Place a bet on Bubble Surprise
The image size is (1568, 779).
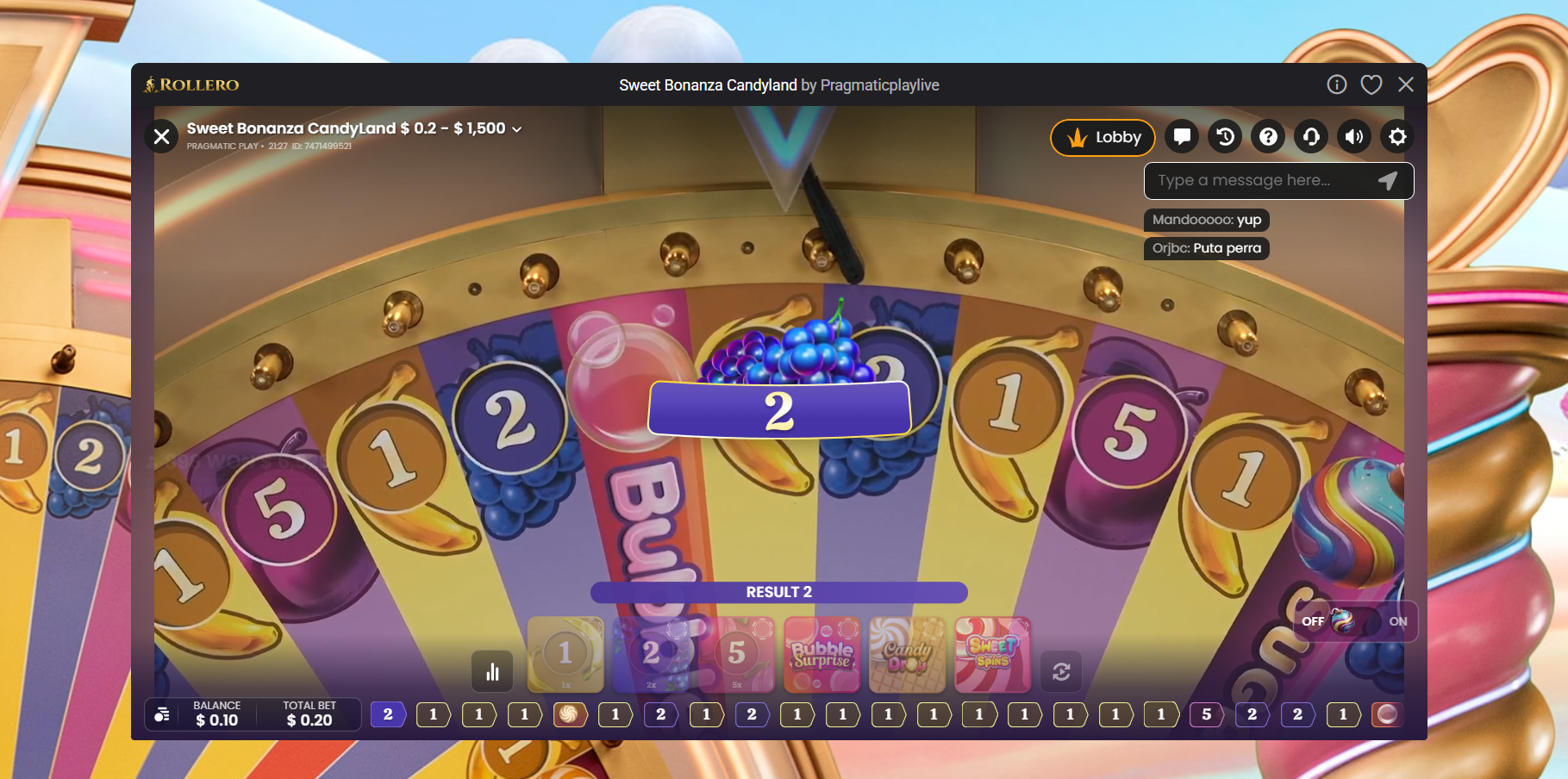pyautogui.click(x=821, y=655)
